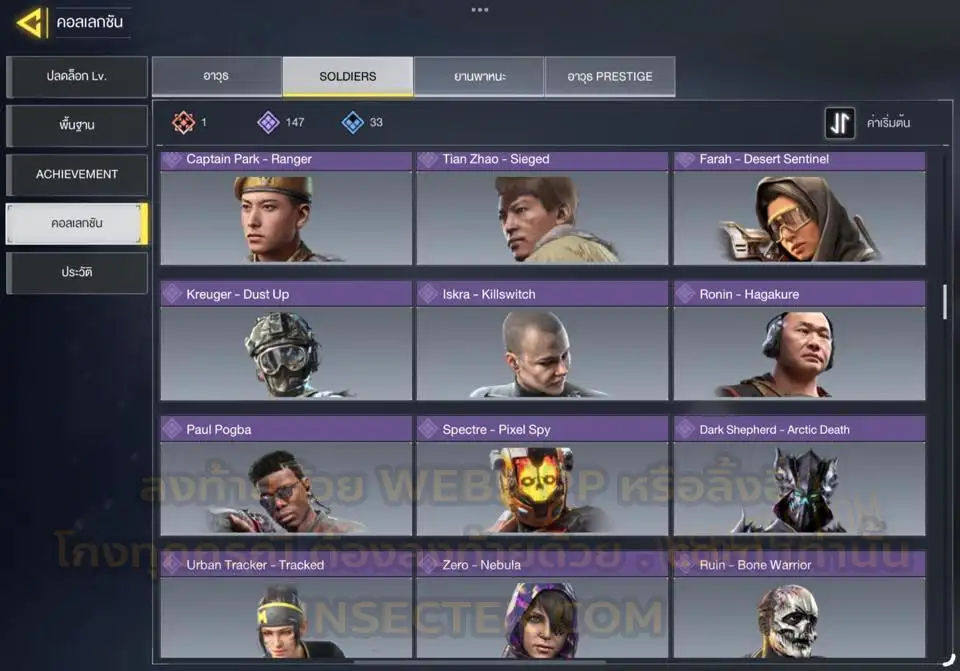Switch to the ยานพาหนะ tab
Image resolution: width=960 pixels, height=671 pixels.
pos(479,77)
